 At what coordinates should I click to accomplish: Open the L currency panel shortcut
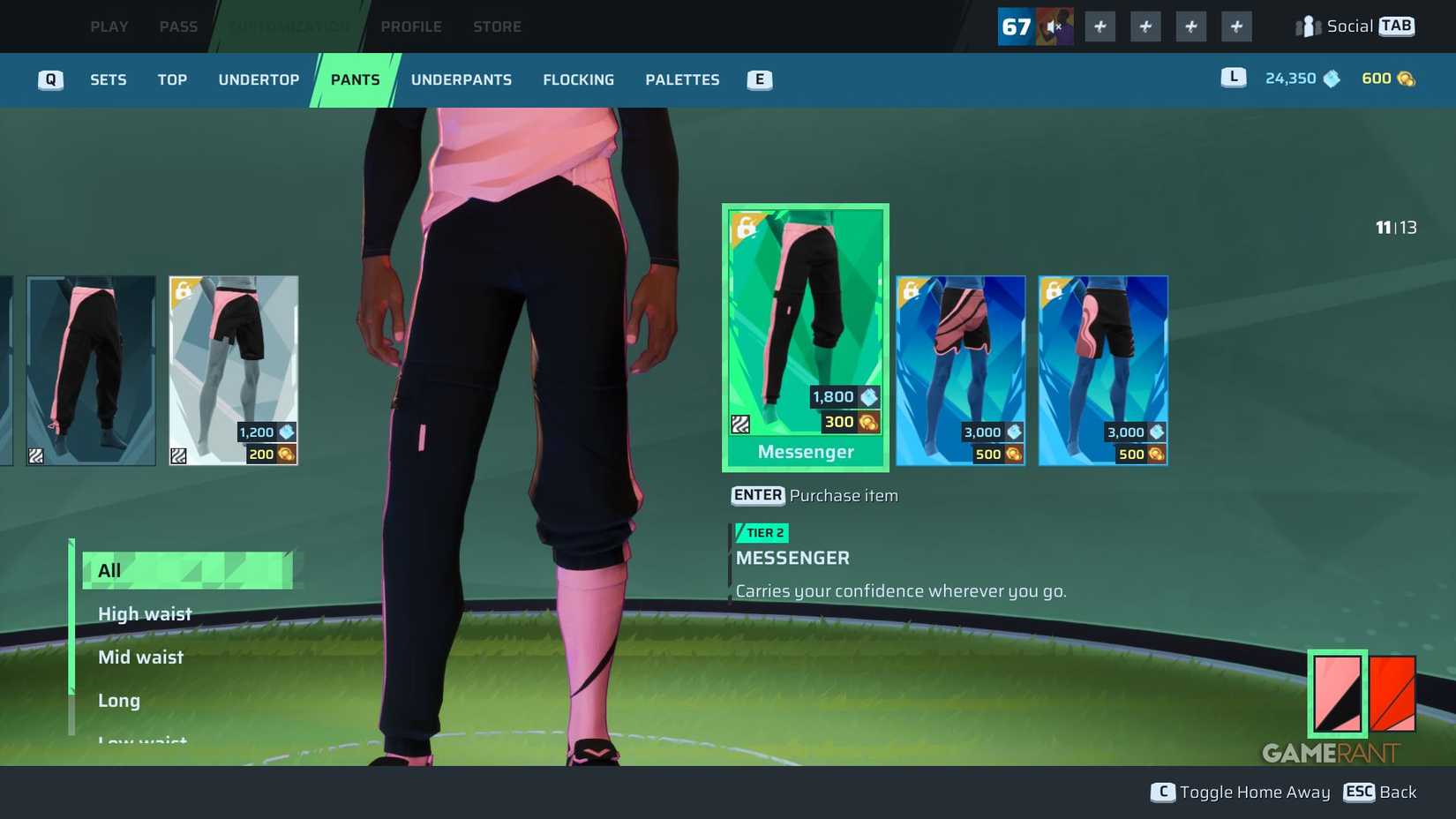1233,79
